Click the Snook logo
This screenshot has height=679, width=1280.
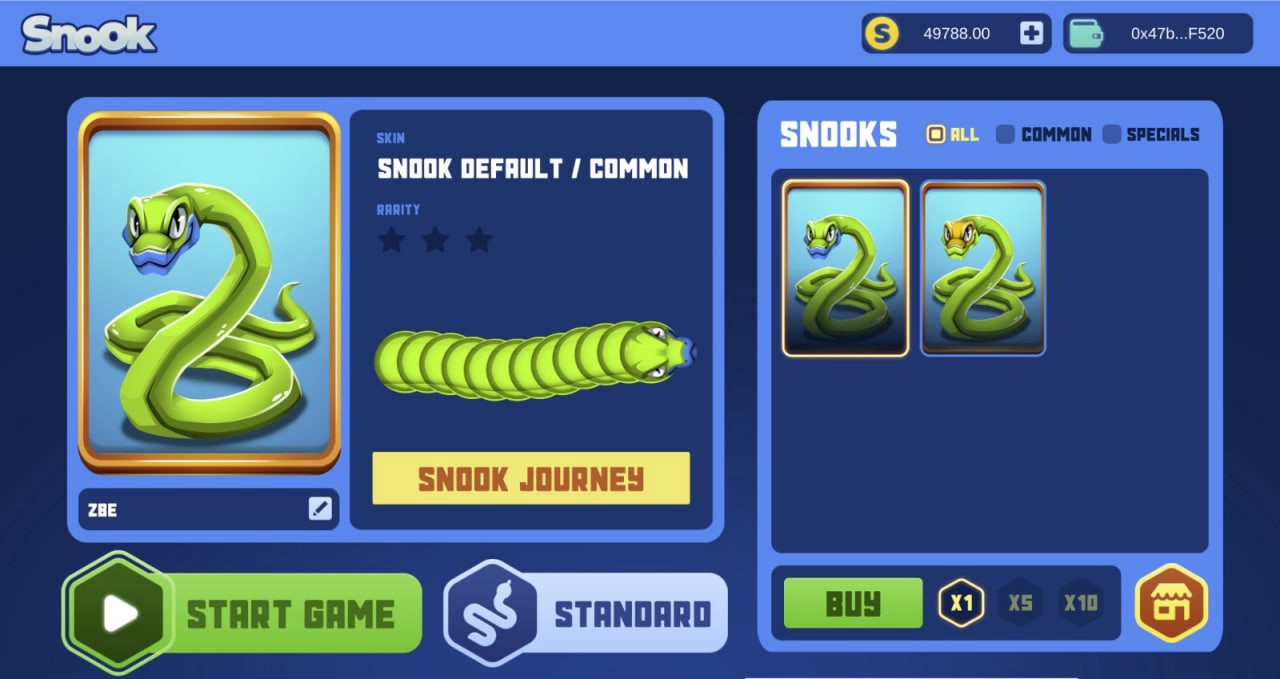89,34
